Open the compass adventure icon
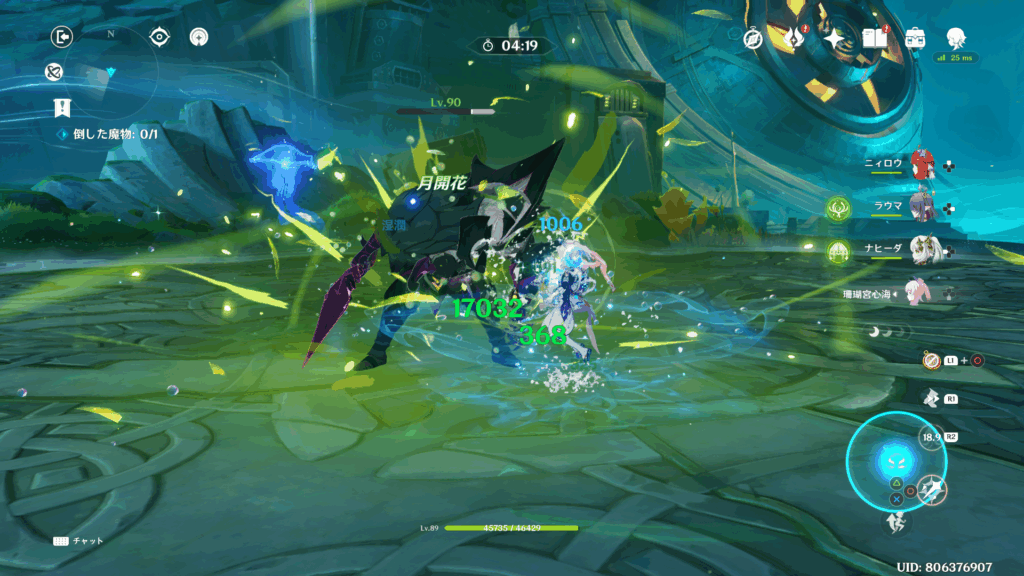This screenshot has height=576, width=1024. pyautogui.click(x=754, y=38)
